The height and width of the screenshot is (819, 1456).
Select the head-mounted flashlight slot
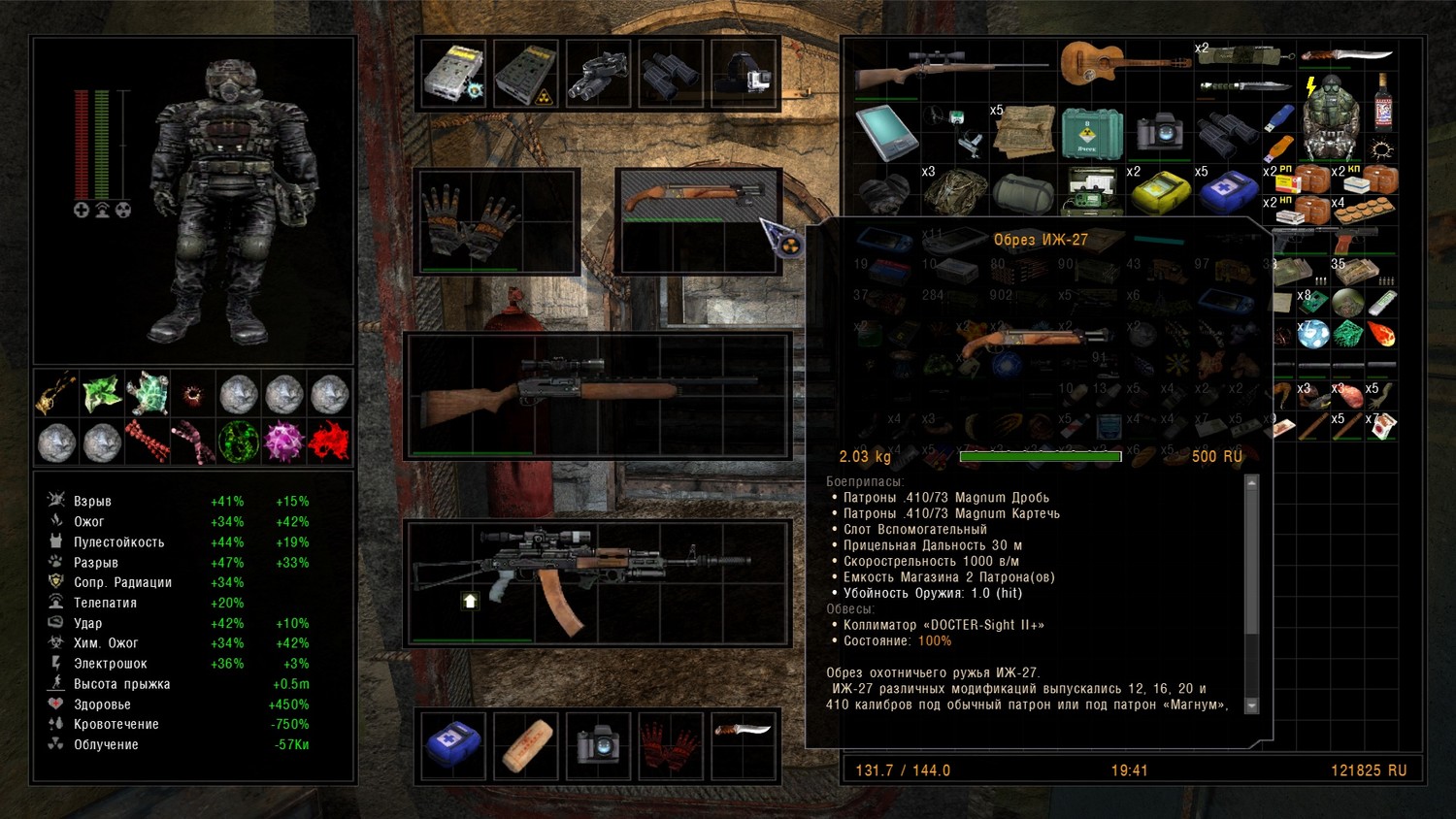pyautogui.click(x=745, y=73)
